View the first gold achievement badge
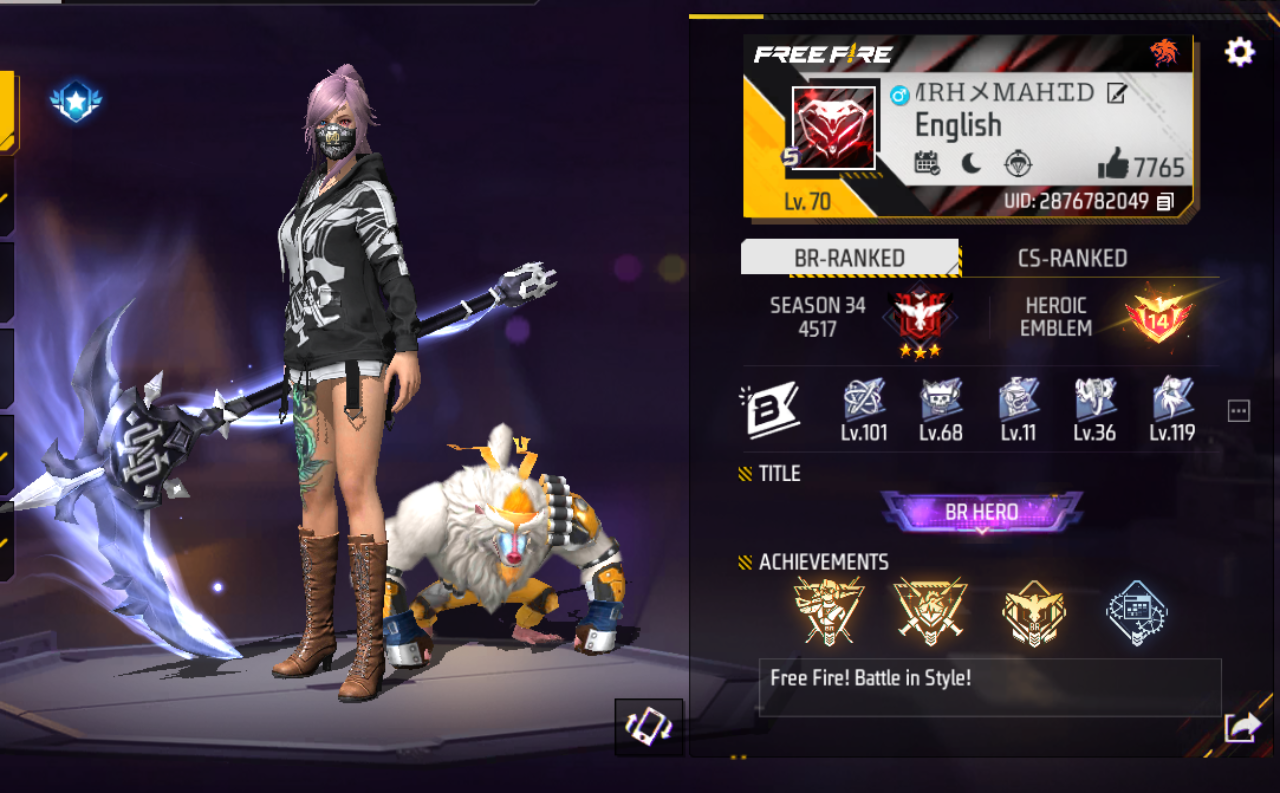Viewport: 1280px width, 793px height. click(829, 611)
